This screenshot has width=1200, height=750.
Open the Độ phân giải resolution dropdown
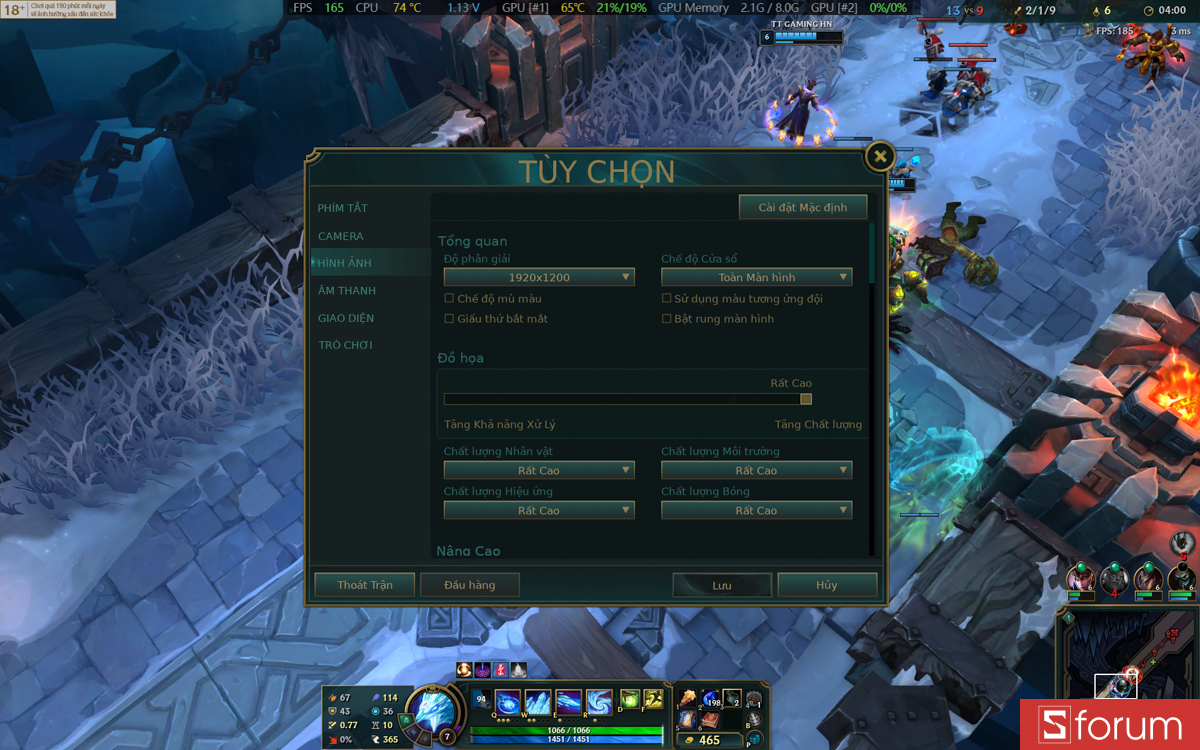click(x=539, y=277)
